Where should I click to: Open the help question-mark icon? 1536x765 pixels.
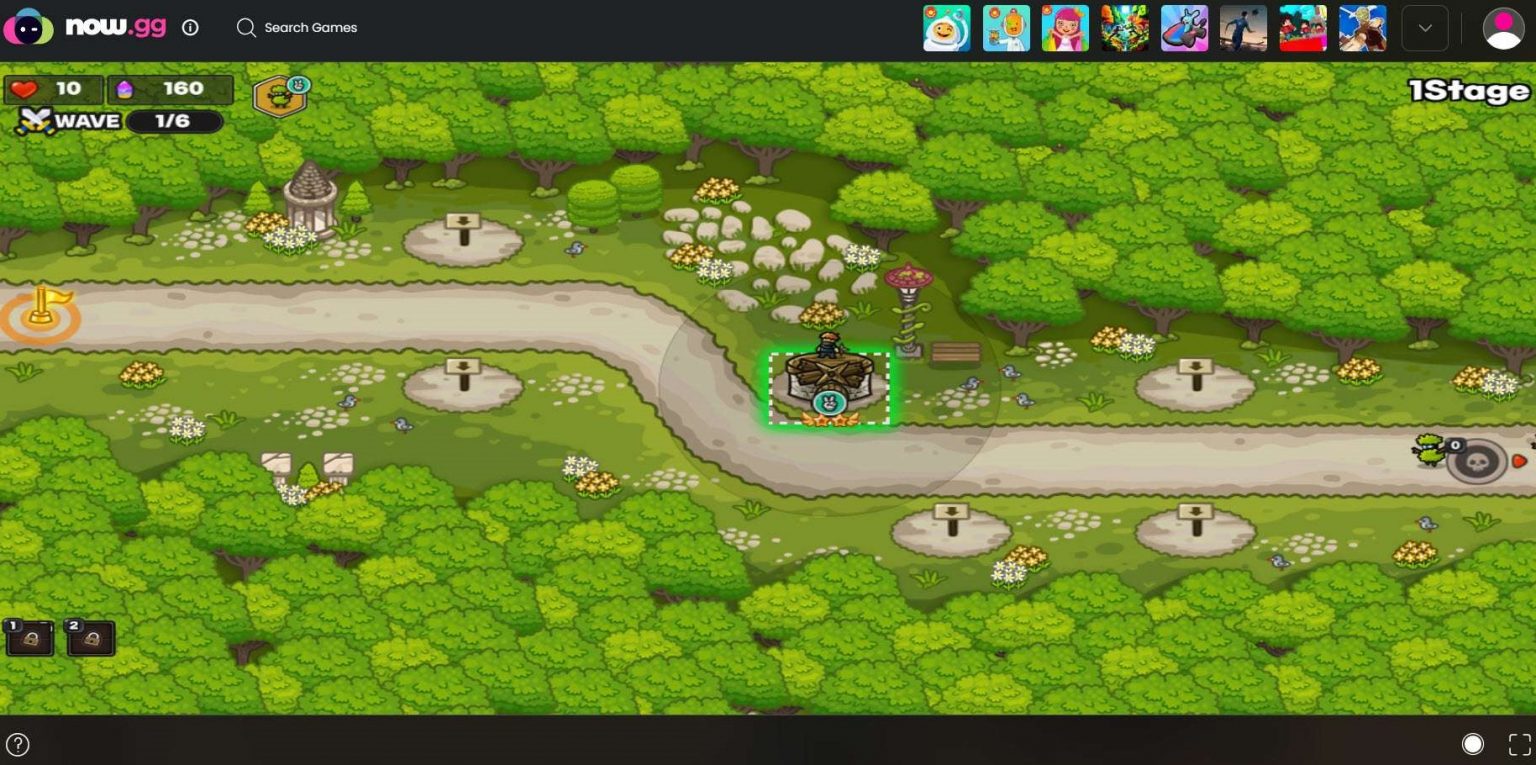tap(20, 744)
